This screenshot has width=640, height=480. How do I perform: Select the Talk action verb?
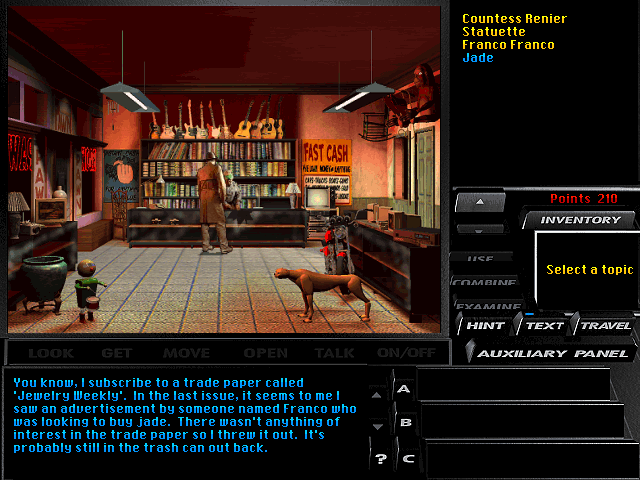click(x=334, y=353)
